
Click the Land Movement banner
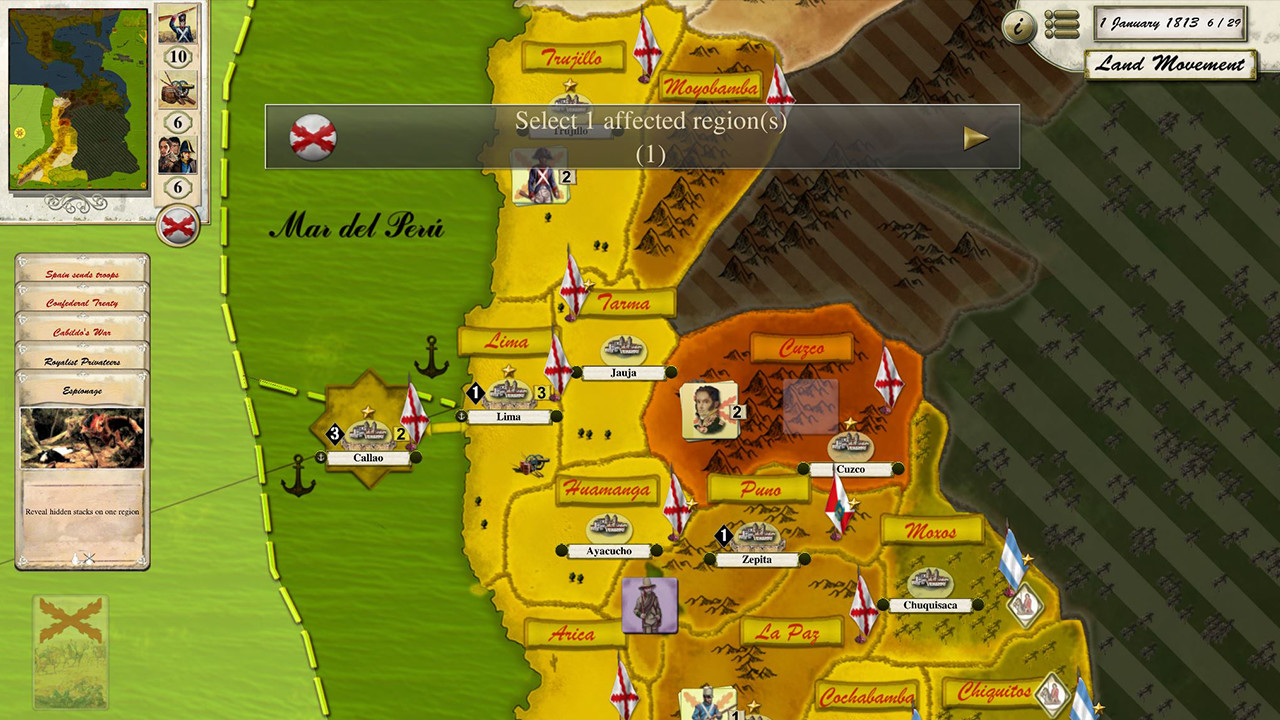pyautogui.click(x=1172, y=64)
